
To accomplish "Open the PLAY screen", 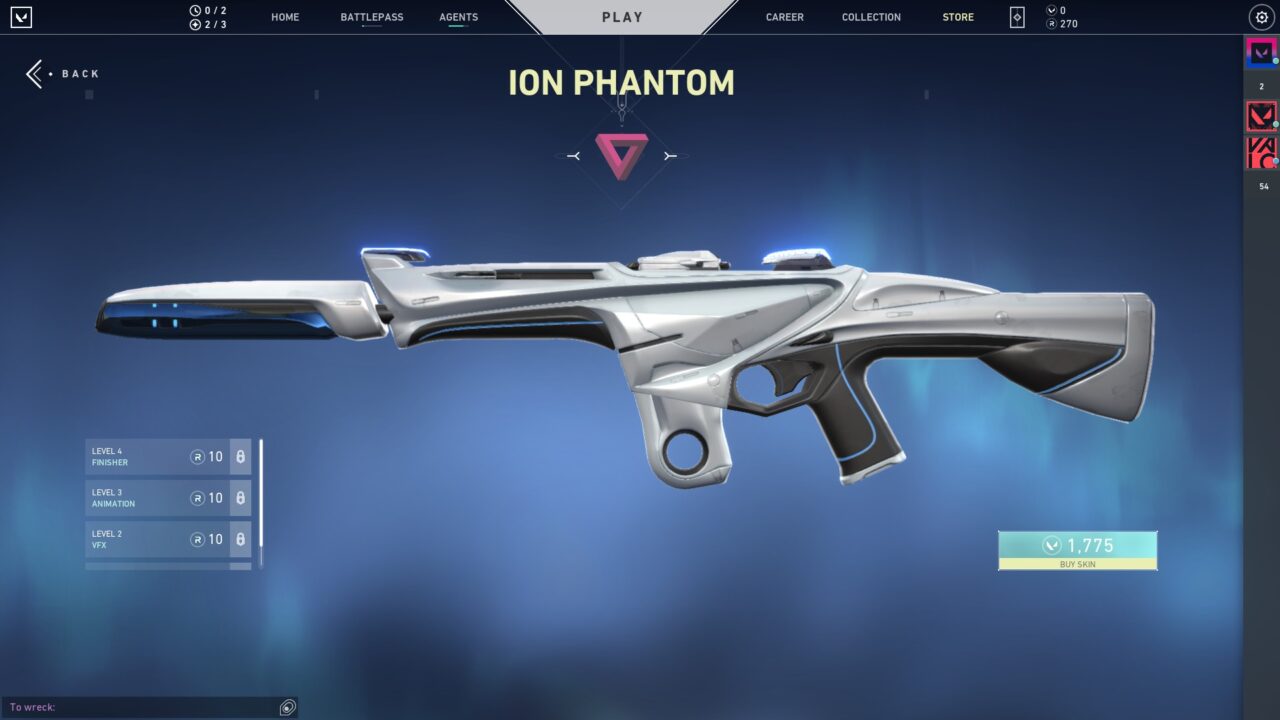I will coord(622,16).
